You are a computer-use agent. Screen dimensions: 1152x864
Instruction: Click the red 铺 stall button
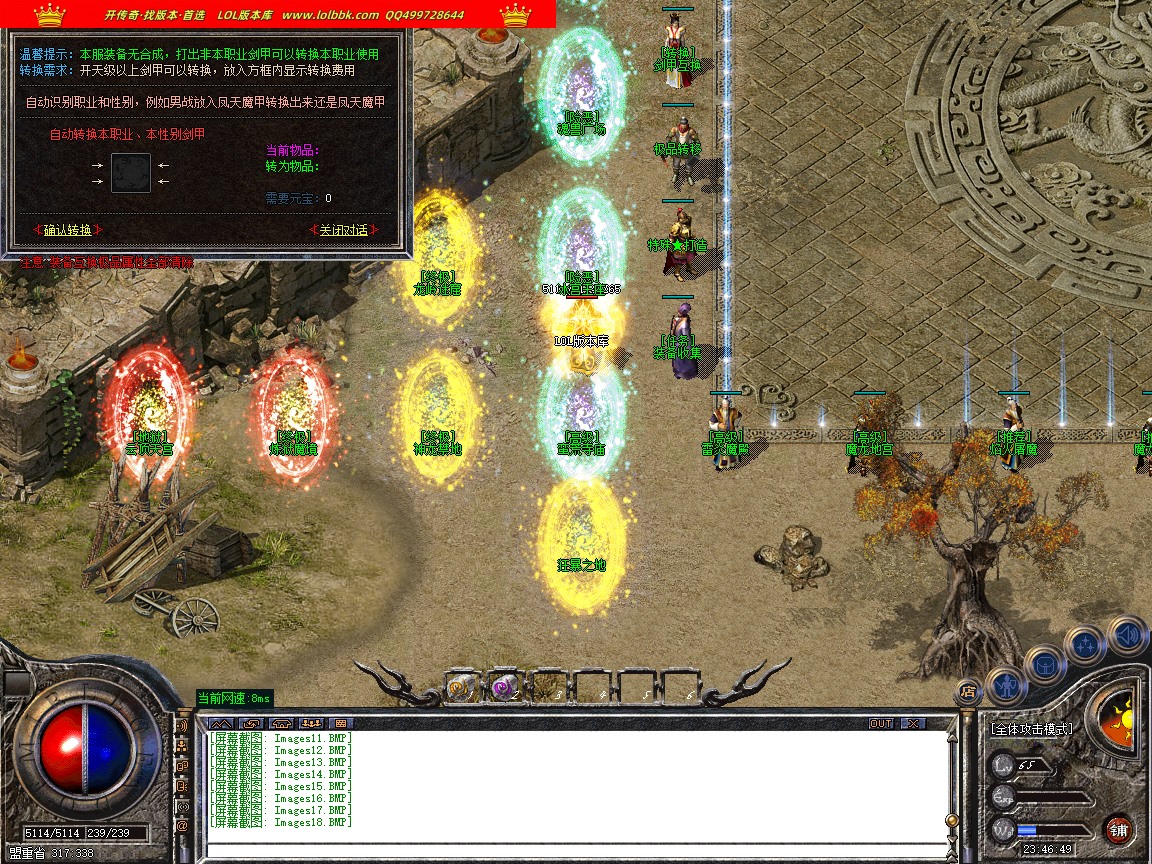click(x=1119, y=829)
